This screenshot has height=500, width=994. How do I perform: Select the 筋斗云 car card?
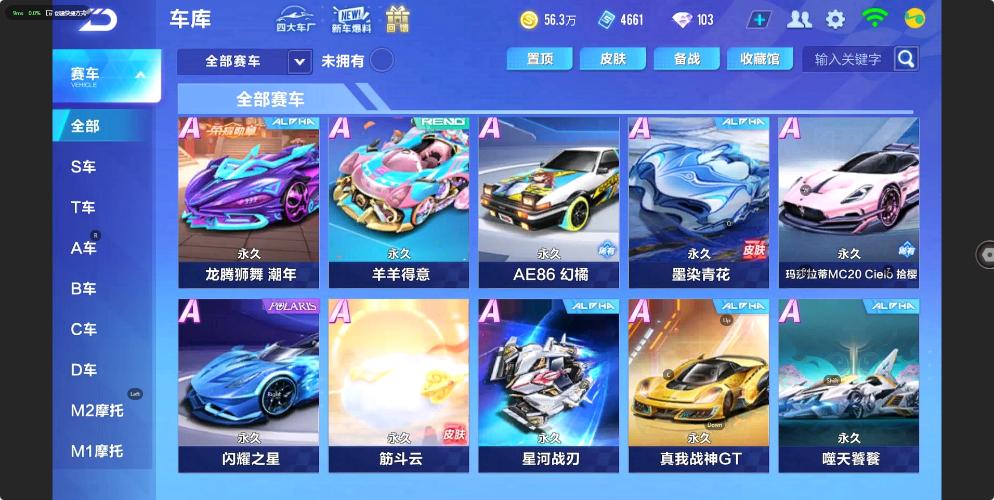(x=398, y=385)
